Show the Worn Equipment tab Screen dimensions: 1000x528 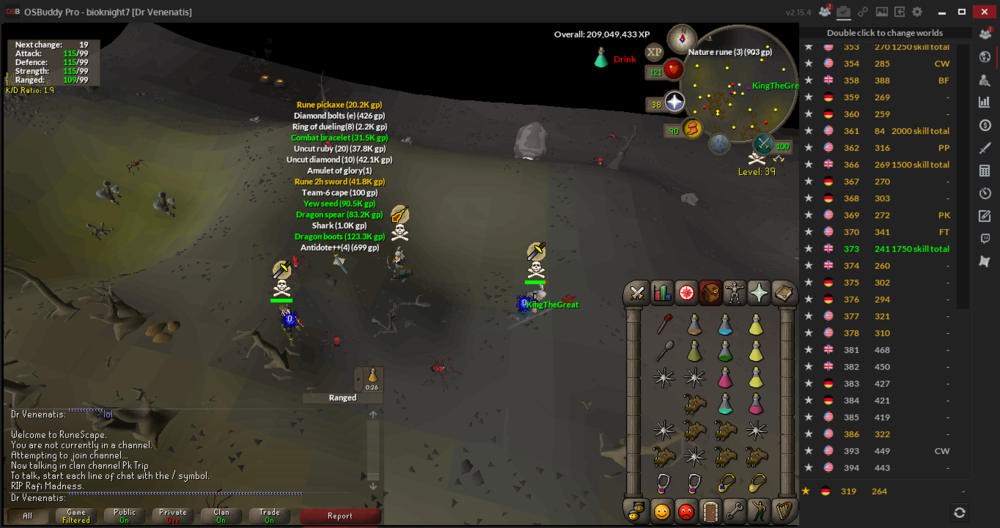pos(735,292)
